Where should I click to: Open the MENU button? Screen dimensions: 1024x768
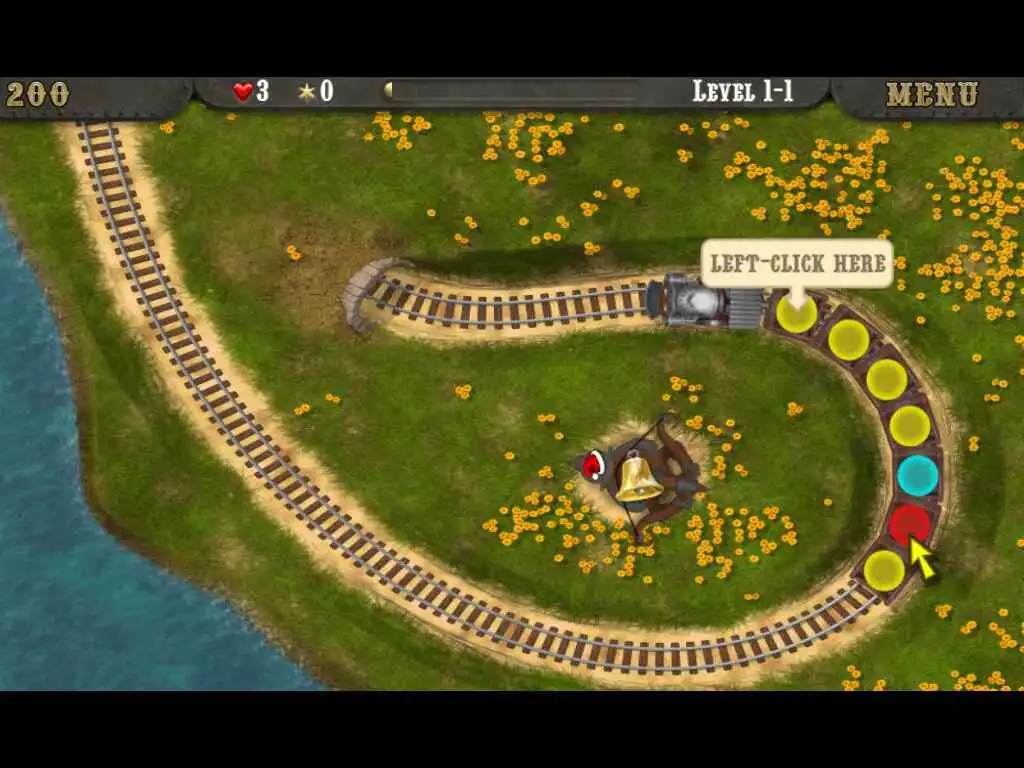tap(931, 95)
